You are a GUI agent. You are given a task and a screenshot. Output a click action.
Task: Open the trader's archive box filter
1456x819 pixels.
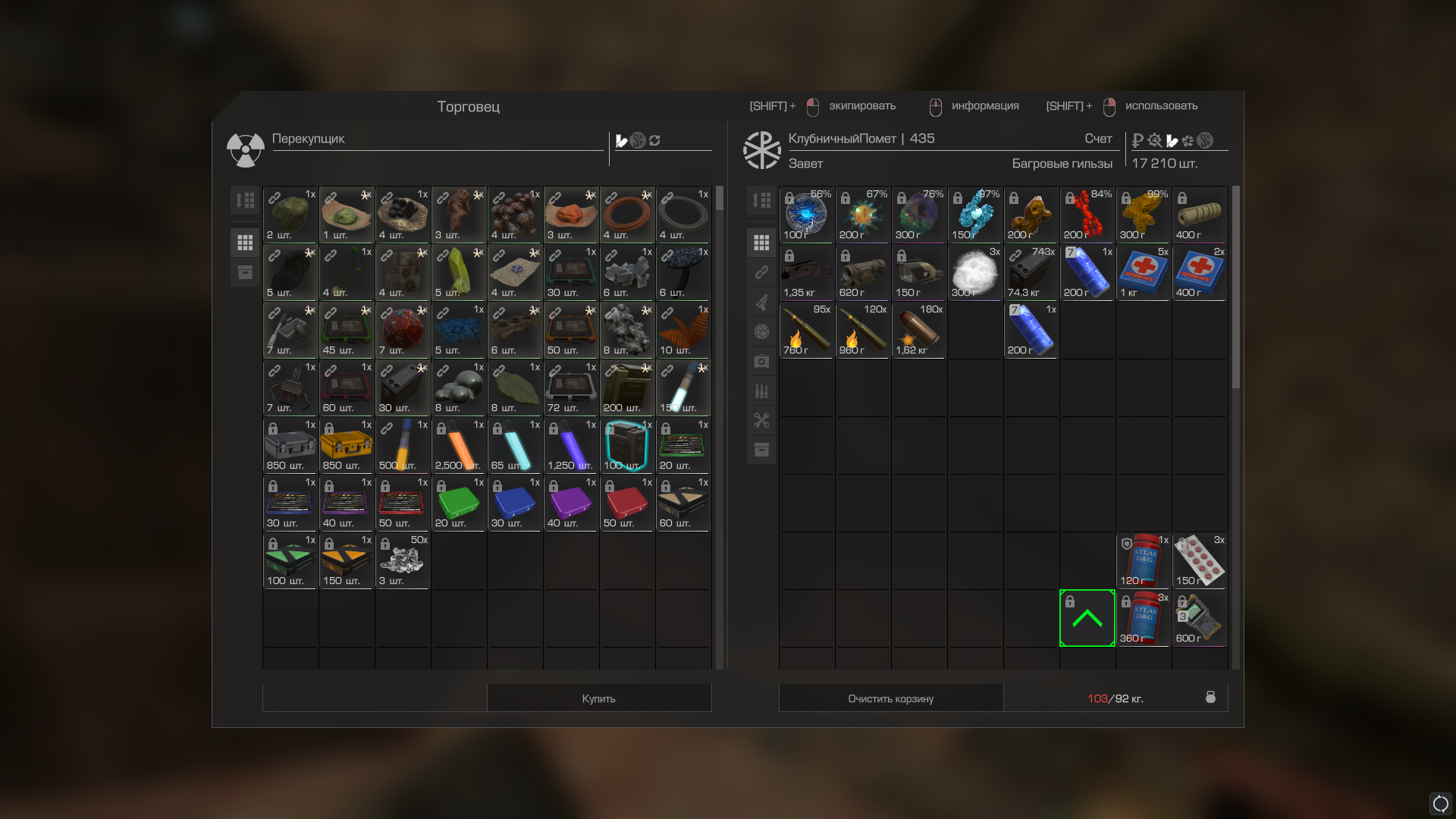click(x=245, y=272)
